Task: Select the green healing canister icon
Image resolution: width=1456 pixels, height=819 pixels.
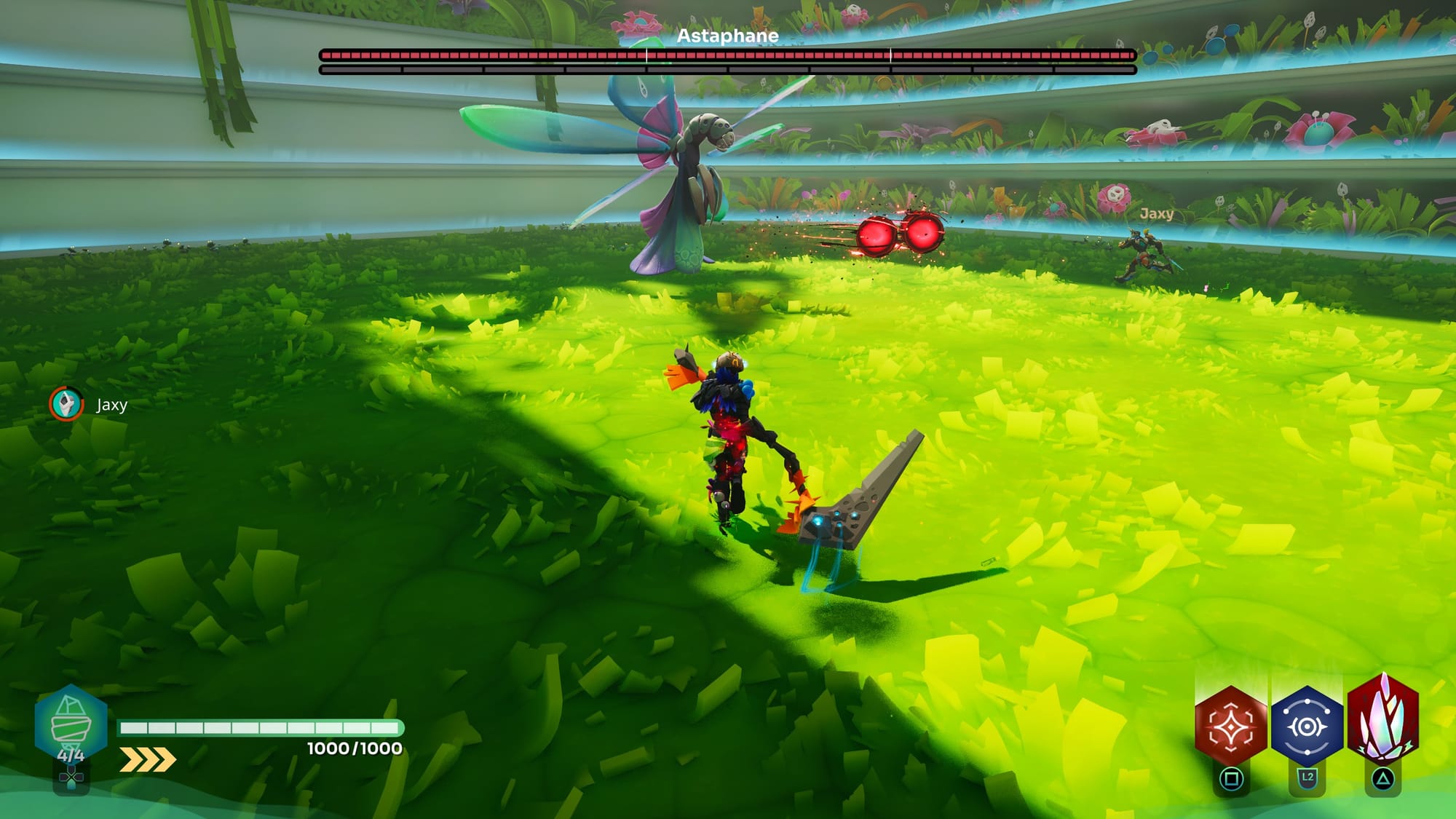Action: [71, 722]
